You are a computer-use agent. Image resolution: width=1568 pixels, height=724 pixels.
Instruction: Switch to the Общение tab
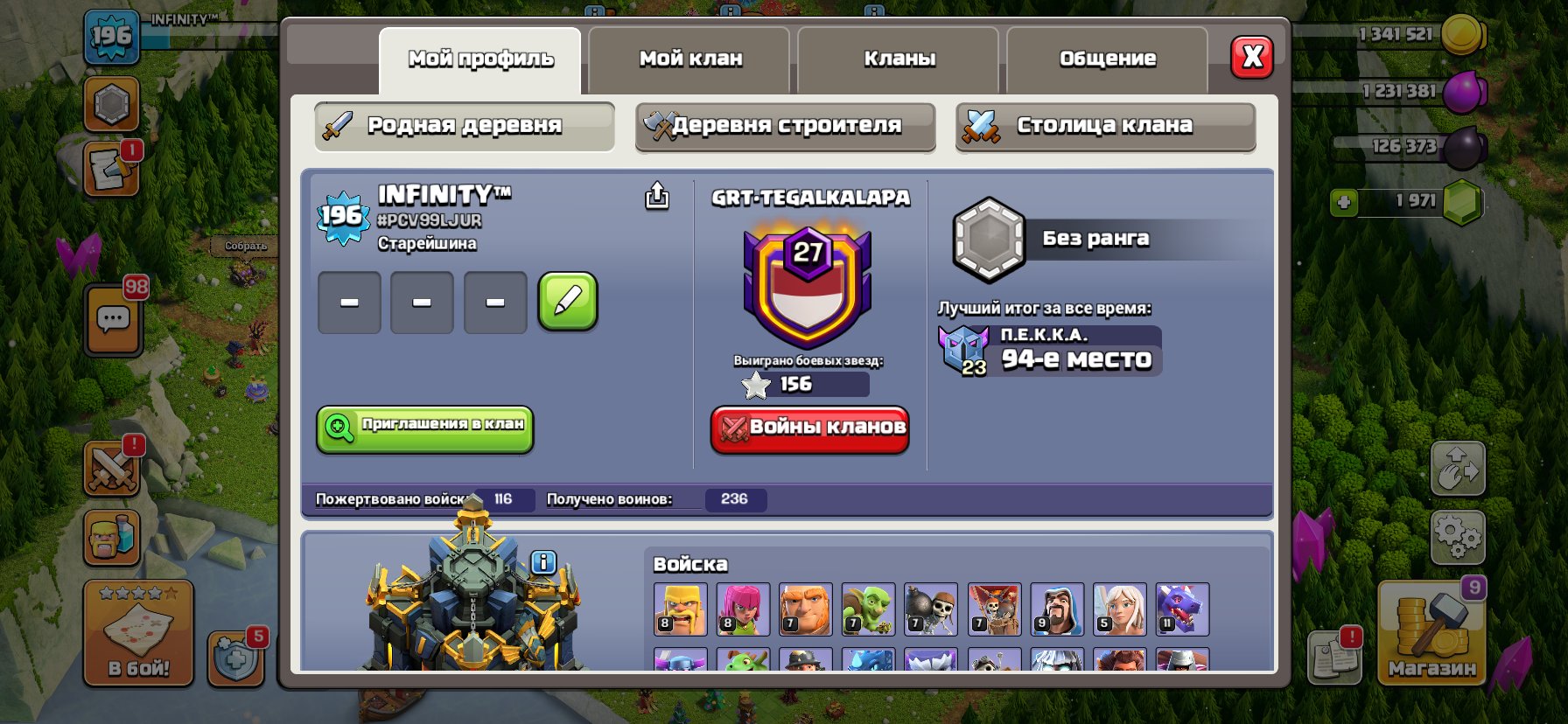click(x=1108, y=59)
